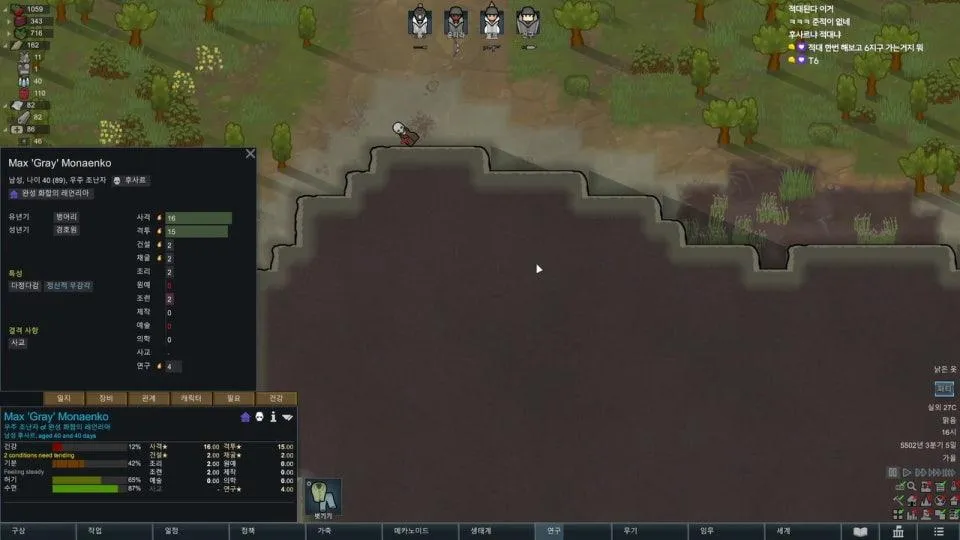
Task: Open the 연구 (Research) menu
Action: point(554,531)
